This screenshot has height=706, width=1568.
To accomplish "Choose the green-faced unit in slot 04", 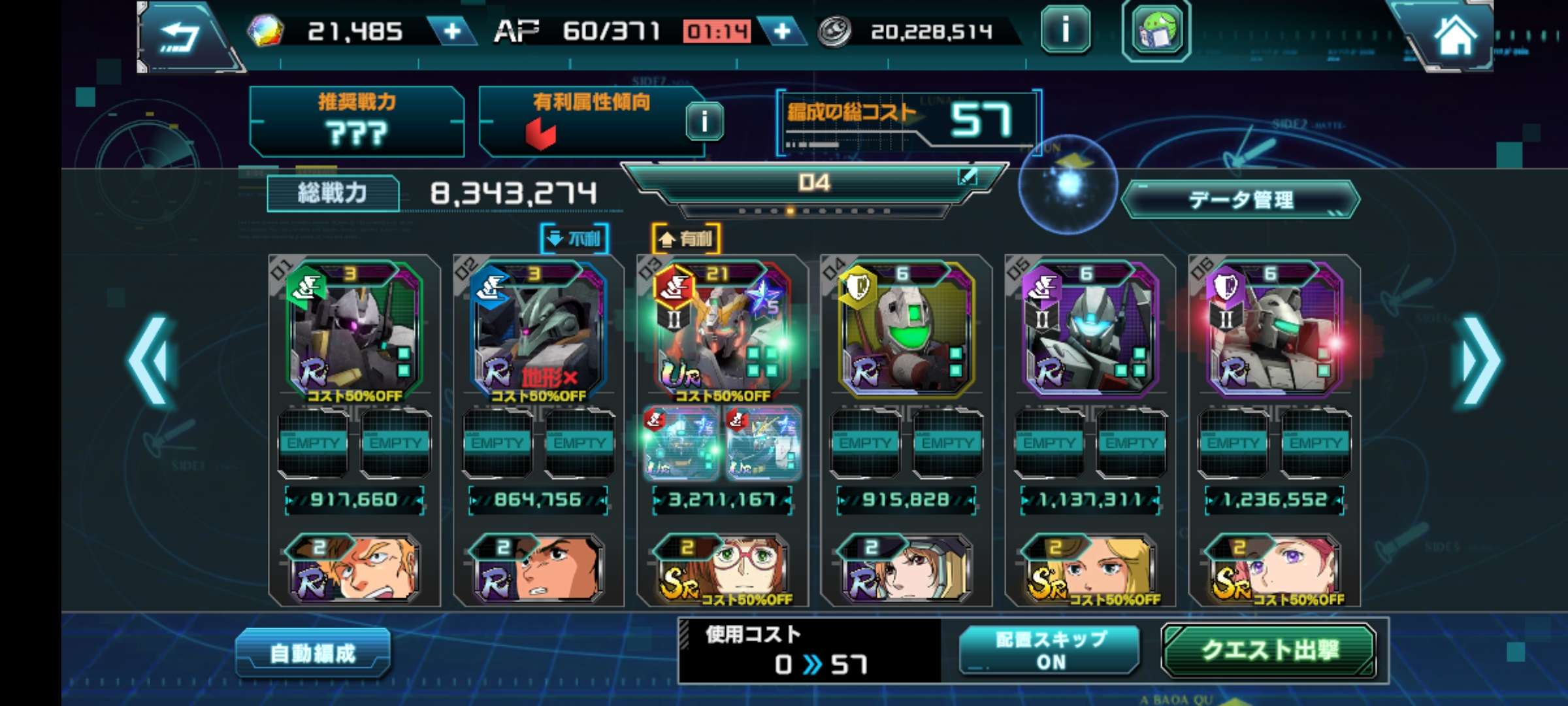I will 906,330.
